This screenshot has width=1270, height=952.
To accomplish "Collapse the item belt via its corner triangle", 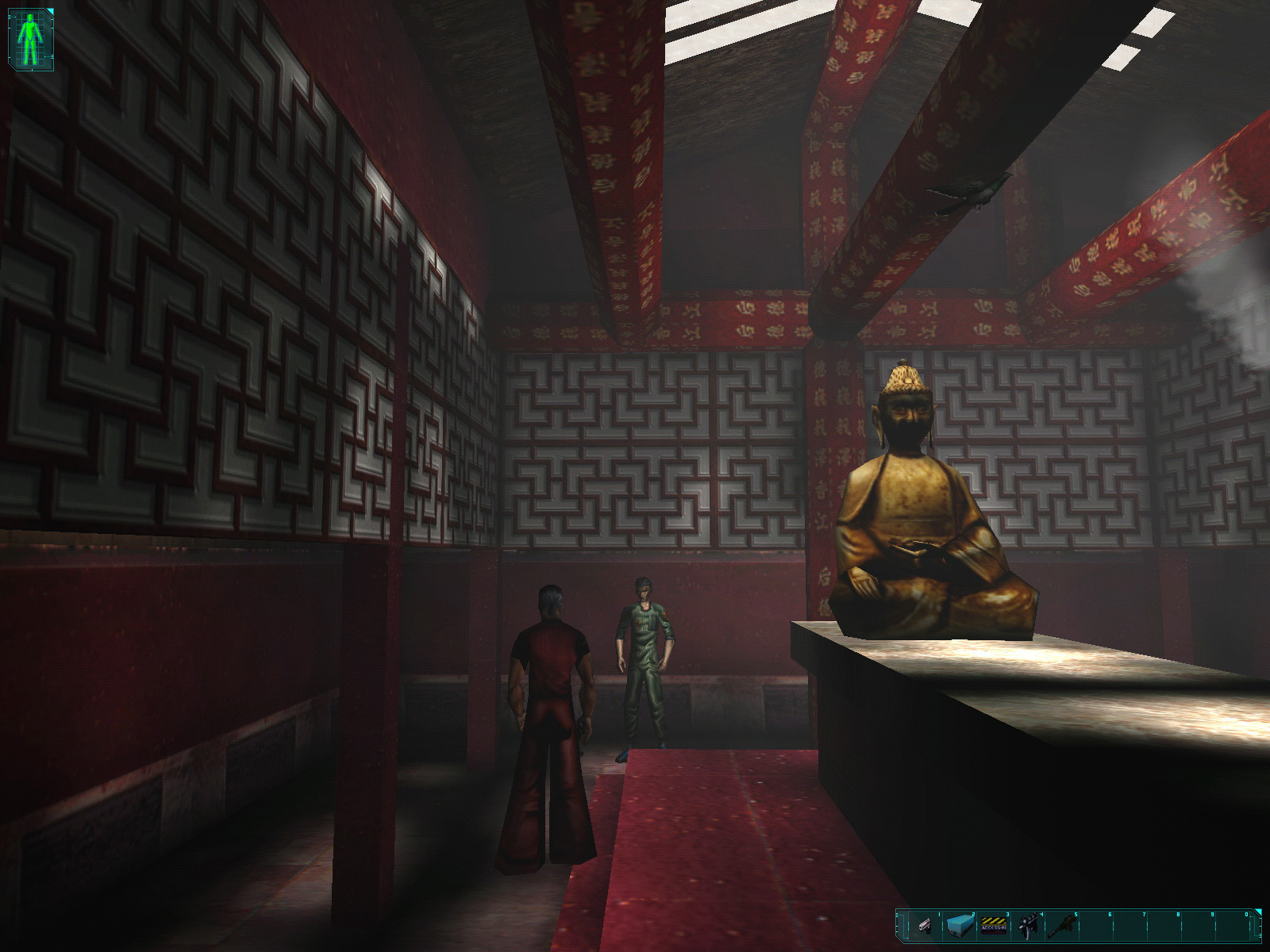I will pos(1259,912).
